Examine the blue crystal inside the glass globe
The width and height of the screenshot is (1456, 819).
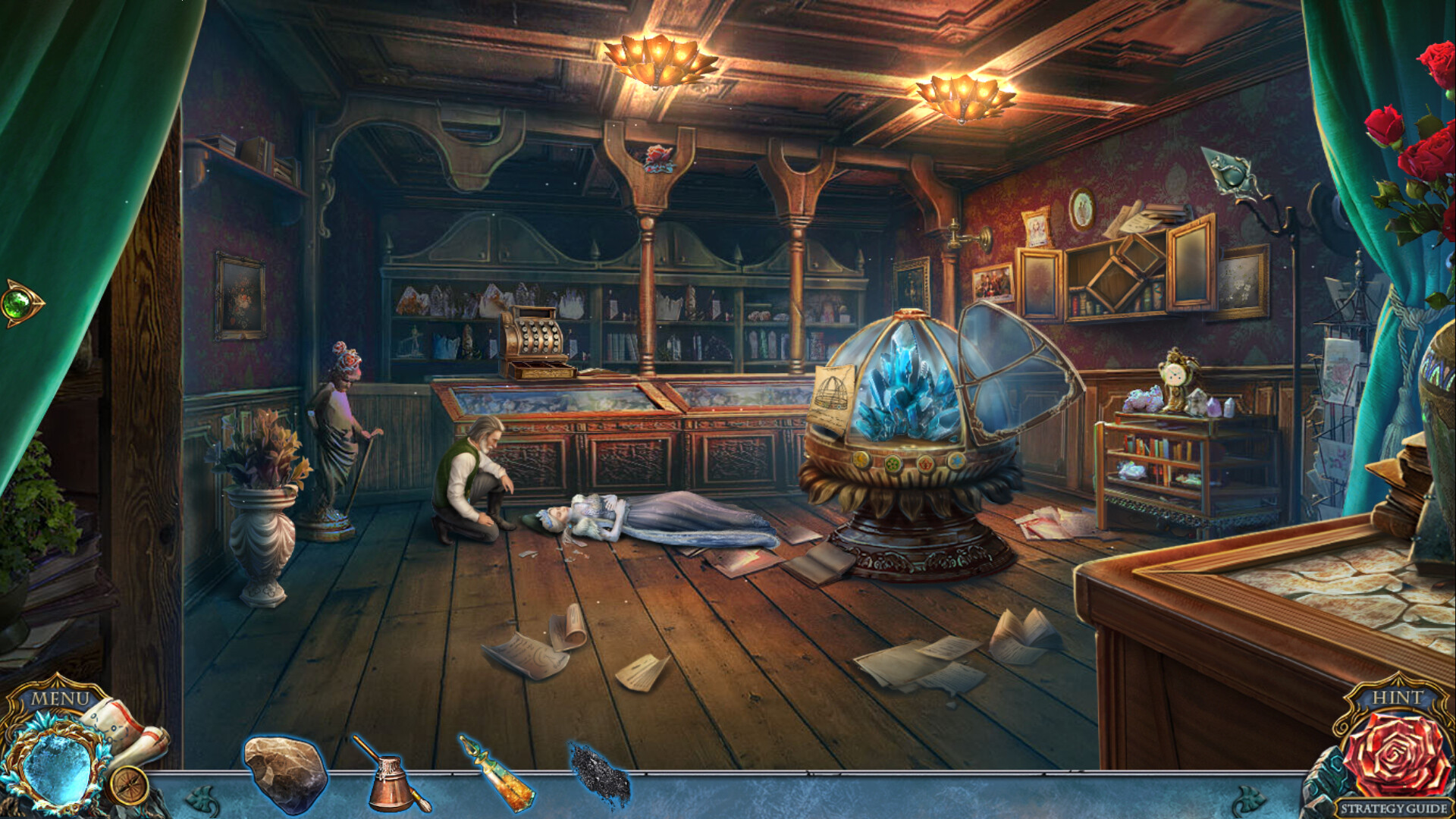(906, 387)
